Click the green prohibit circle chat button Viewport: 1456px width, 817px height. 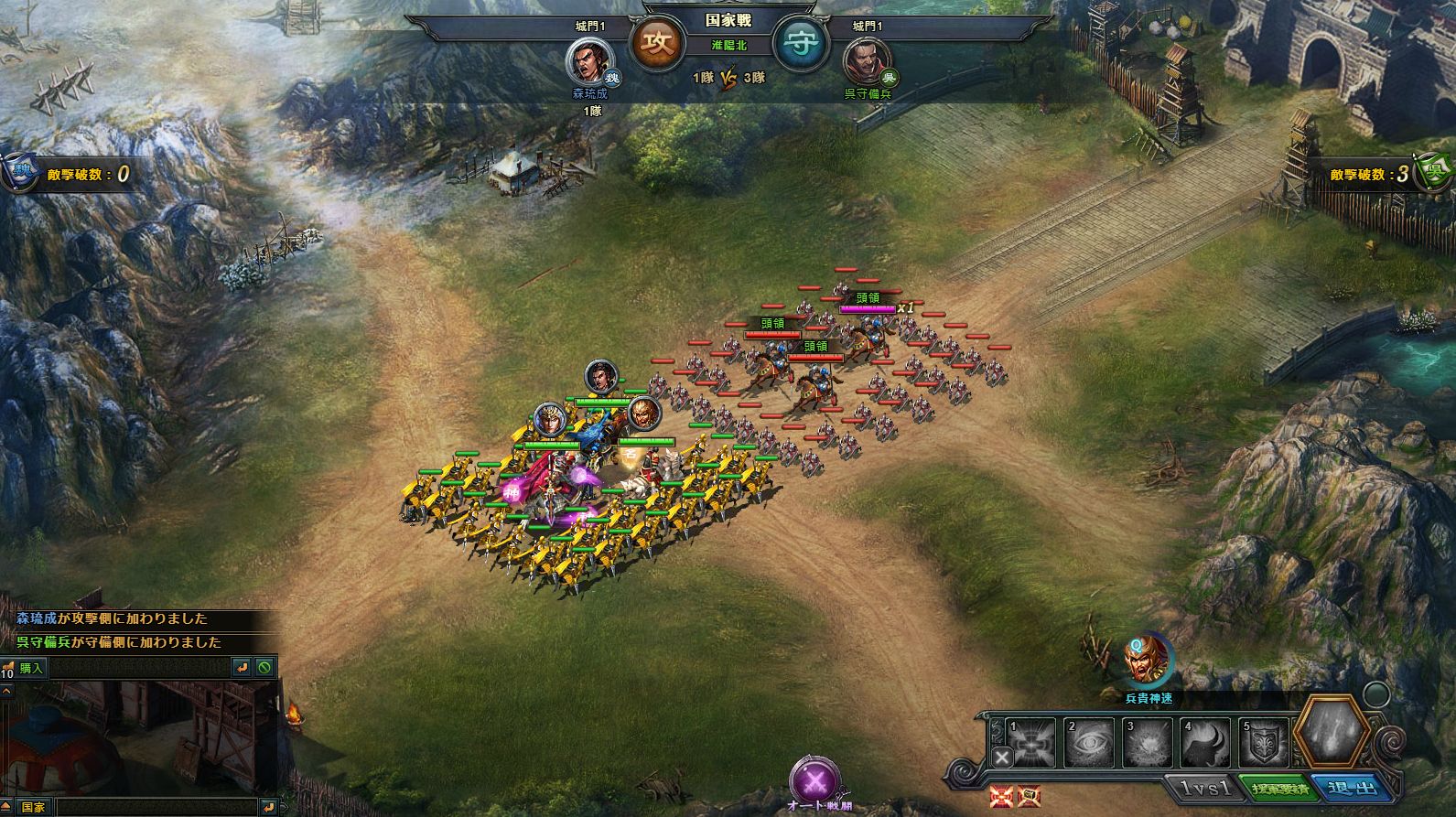tap(265, 668)
